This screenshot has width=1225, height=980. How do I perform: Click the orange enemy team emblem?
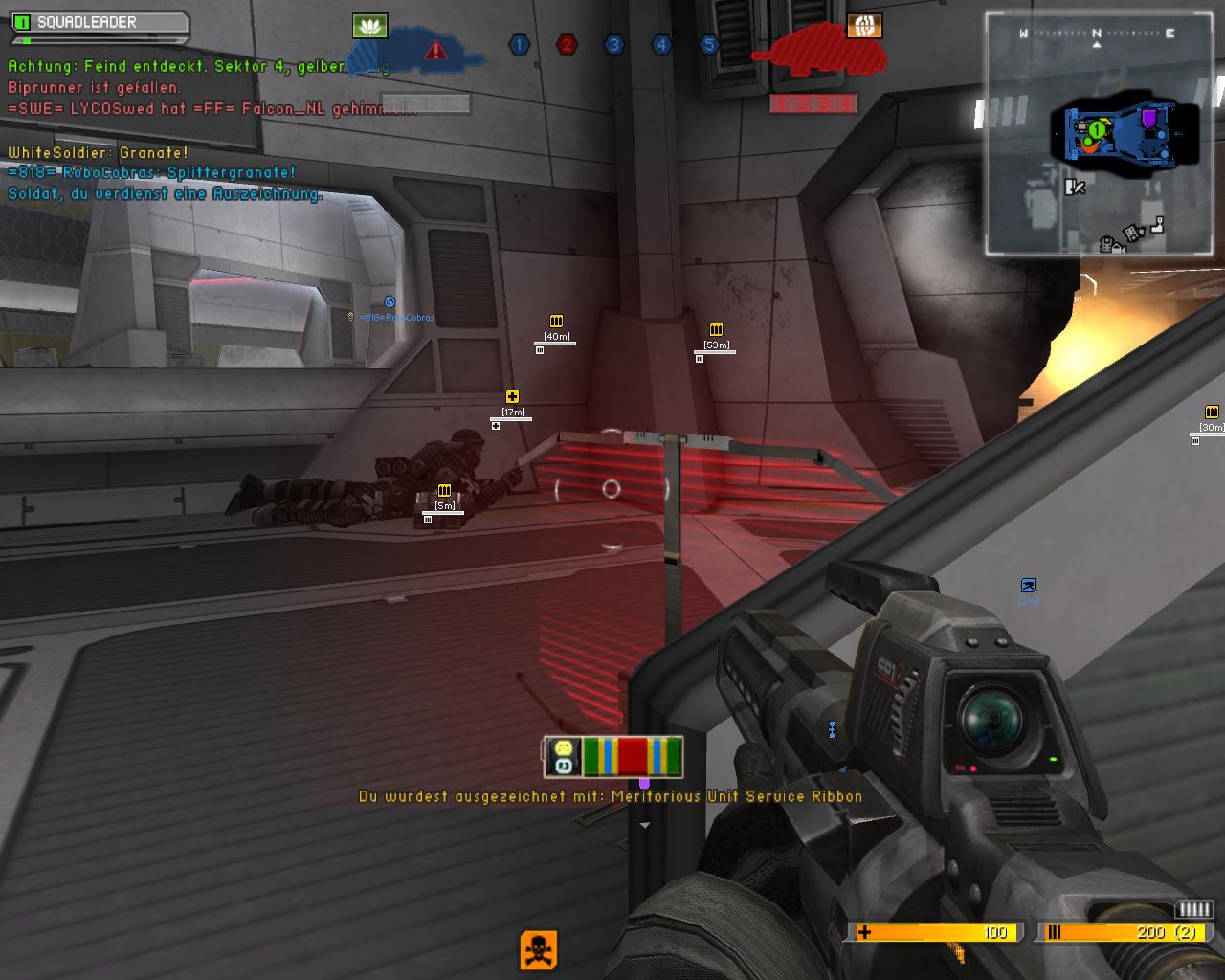tap(863, 26)
